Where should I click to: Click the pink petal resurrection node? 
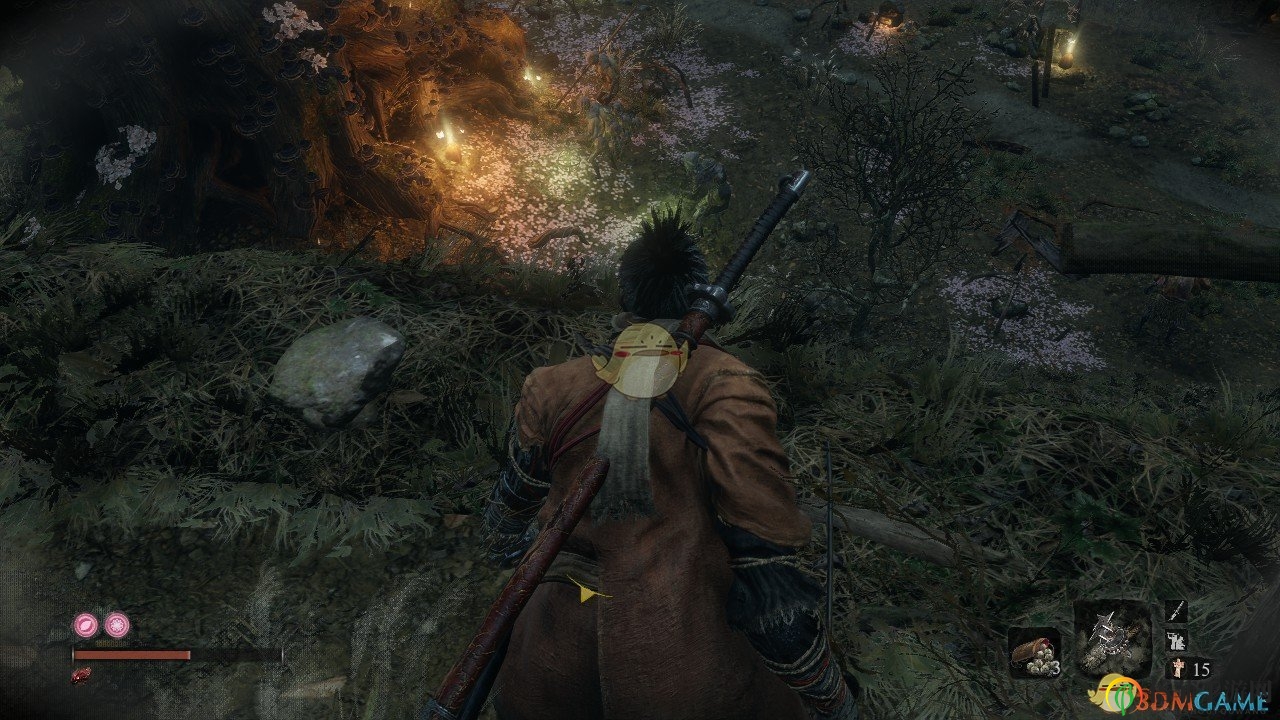pyautogui.click(x=86, y=626)
